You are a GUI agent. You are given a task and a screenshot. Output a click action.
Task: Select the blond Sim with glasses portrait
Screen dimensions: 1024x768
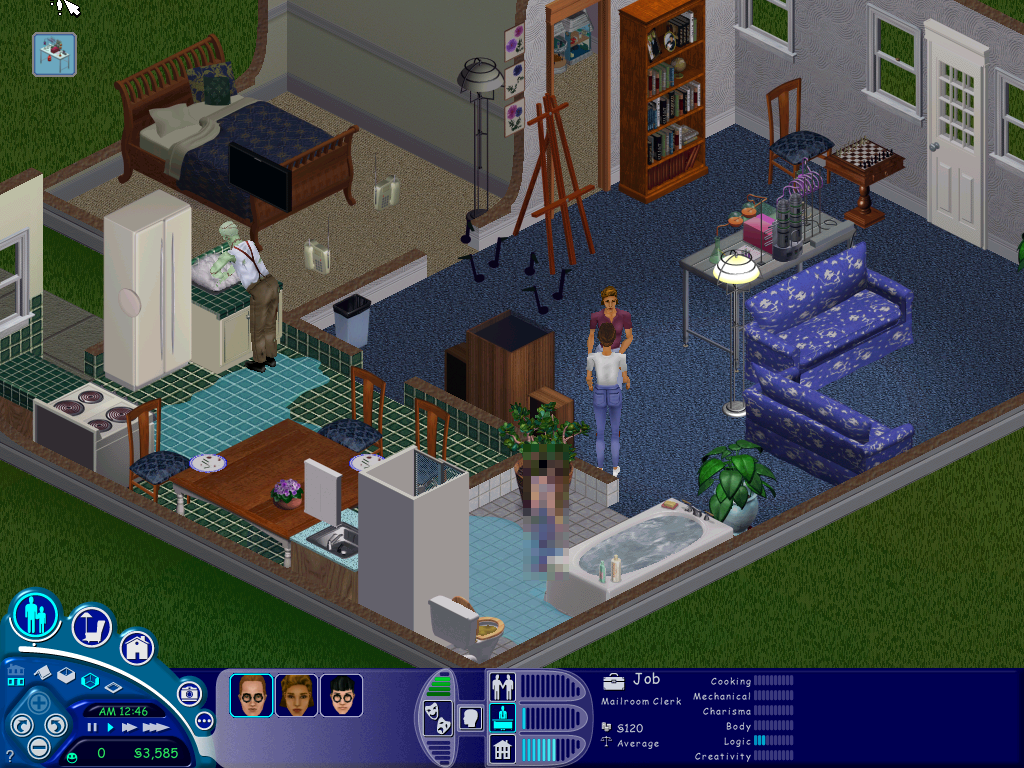pyautogui.click(x=251, y=695)
